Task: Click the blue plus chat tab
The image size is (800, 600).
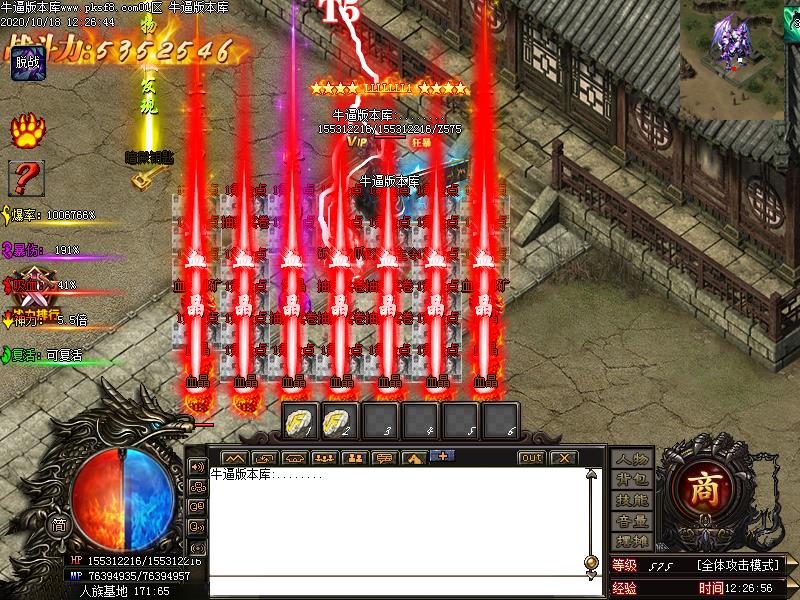Action: (442, 456)
